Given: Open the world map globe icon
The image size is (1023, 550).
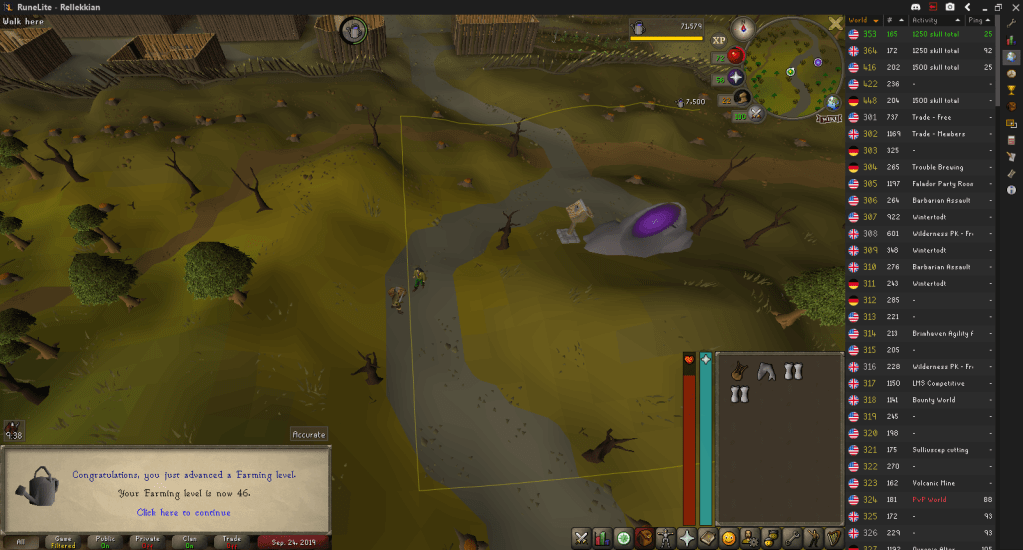Looking at the screenshot, I should [x=832, y=101].
